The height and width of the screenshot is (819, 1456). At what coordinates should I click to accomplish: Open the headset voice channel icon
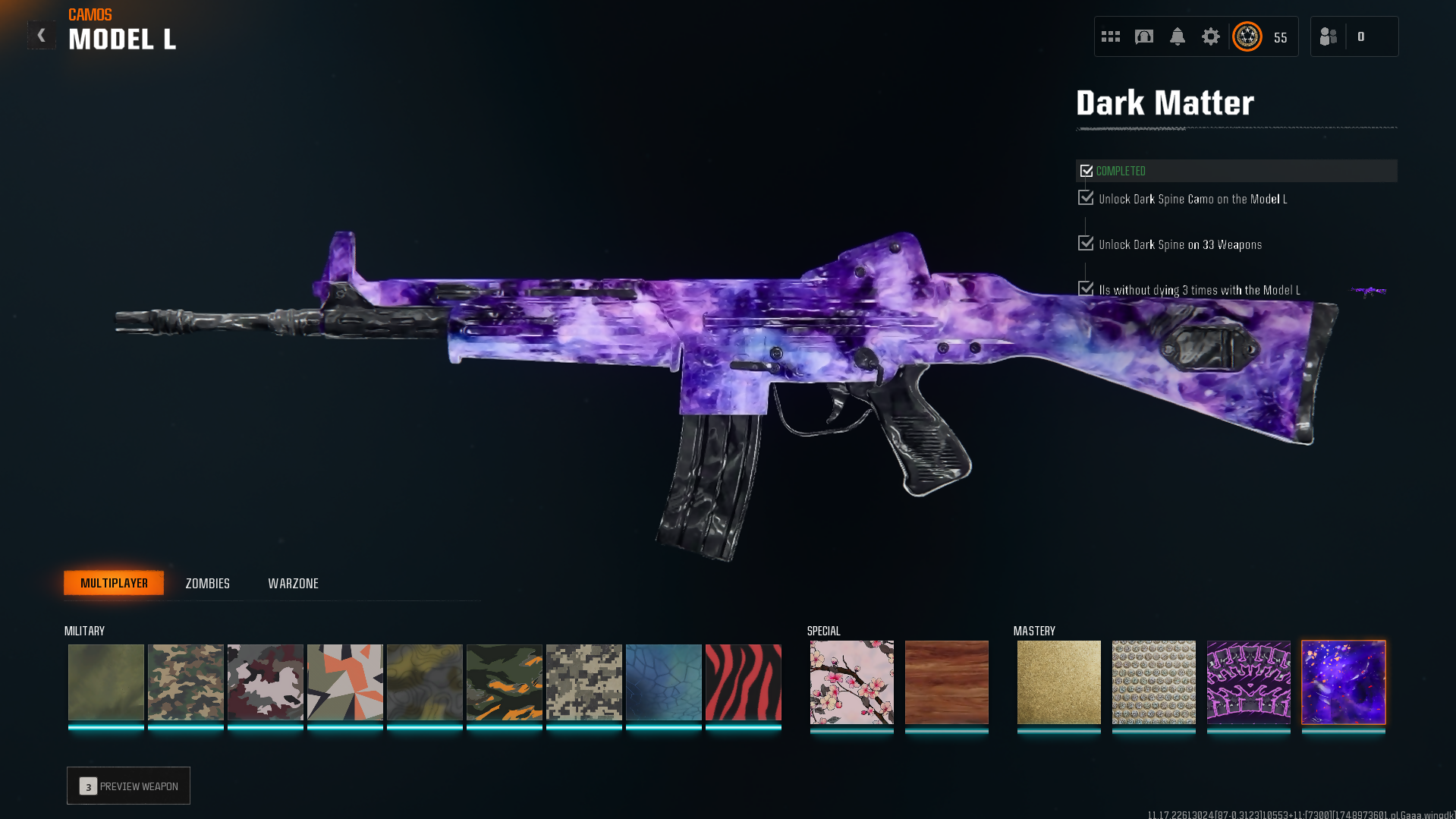pos(1143,36)
